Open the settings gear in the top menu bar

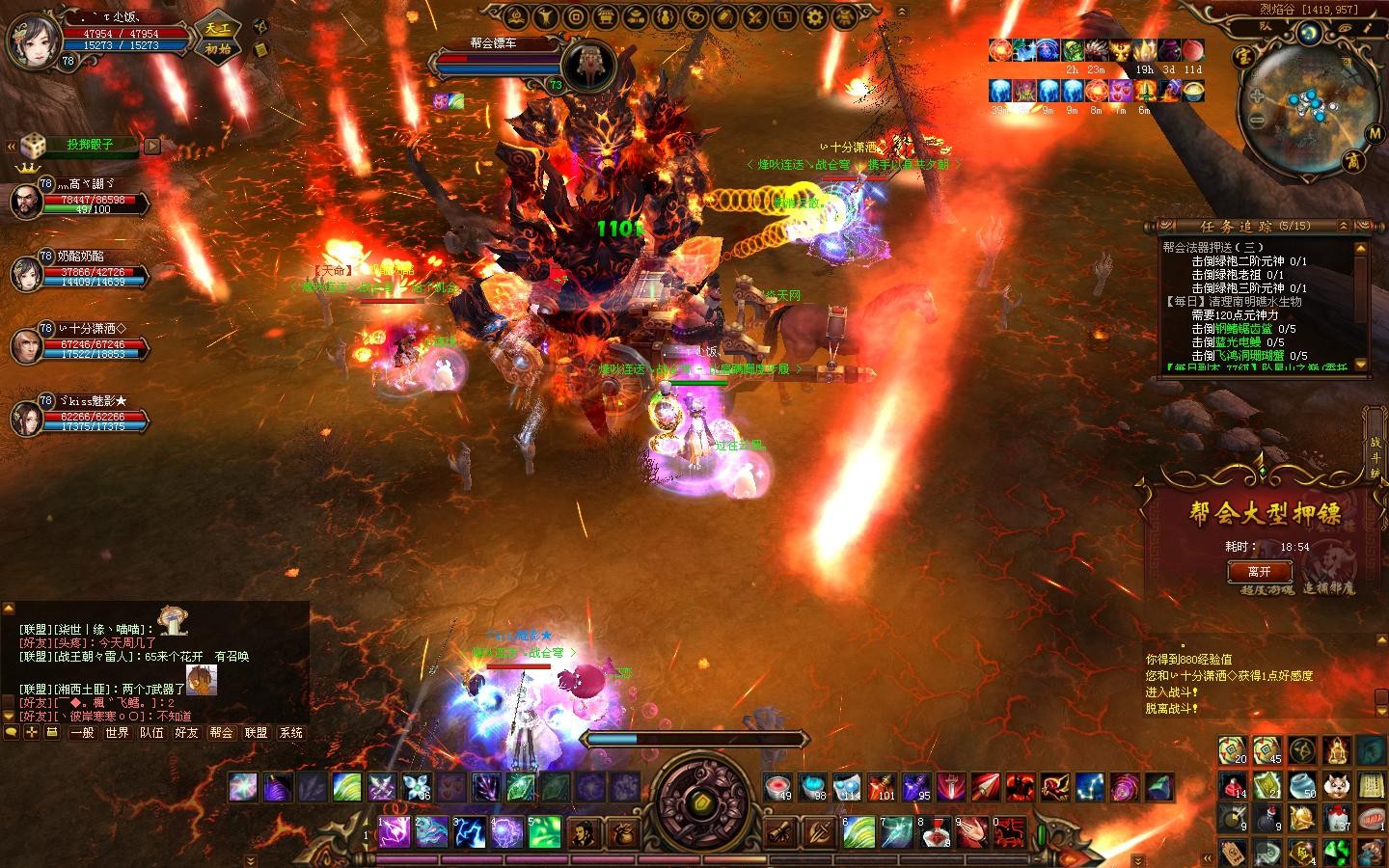(x=816, y=16)
